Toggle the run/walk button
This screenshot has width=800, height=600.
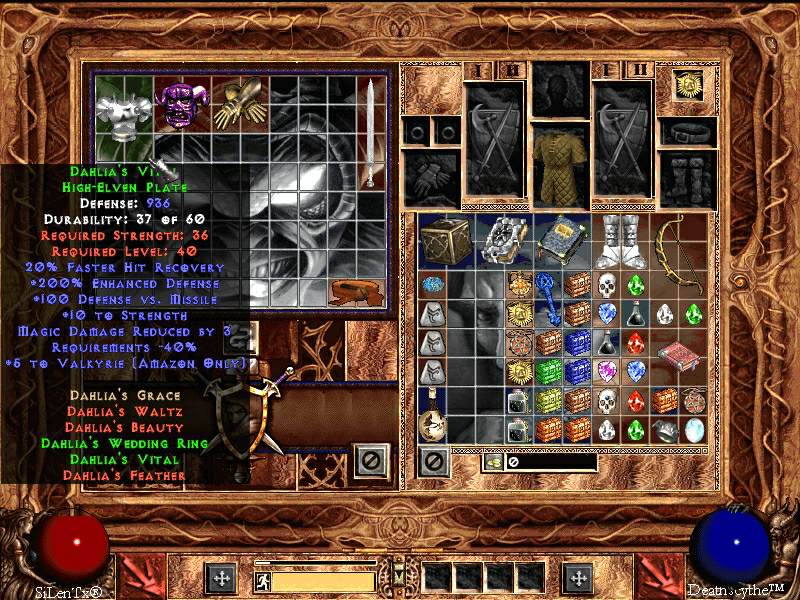coord(264,581)
